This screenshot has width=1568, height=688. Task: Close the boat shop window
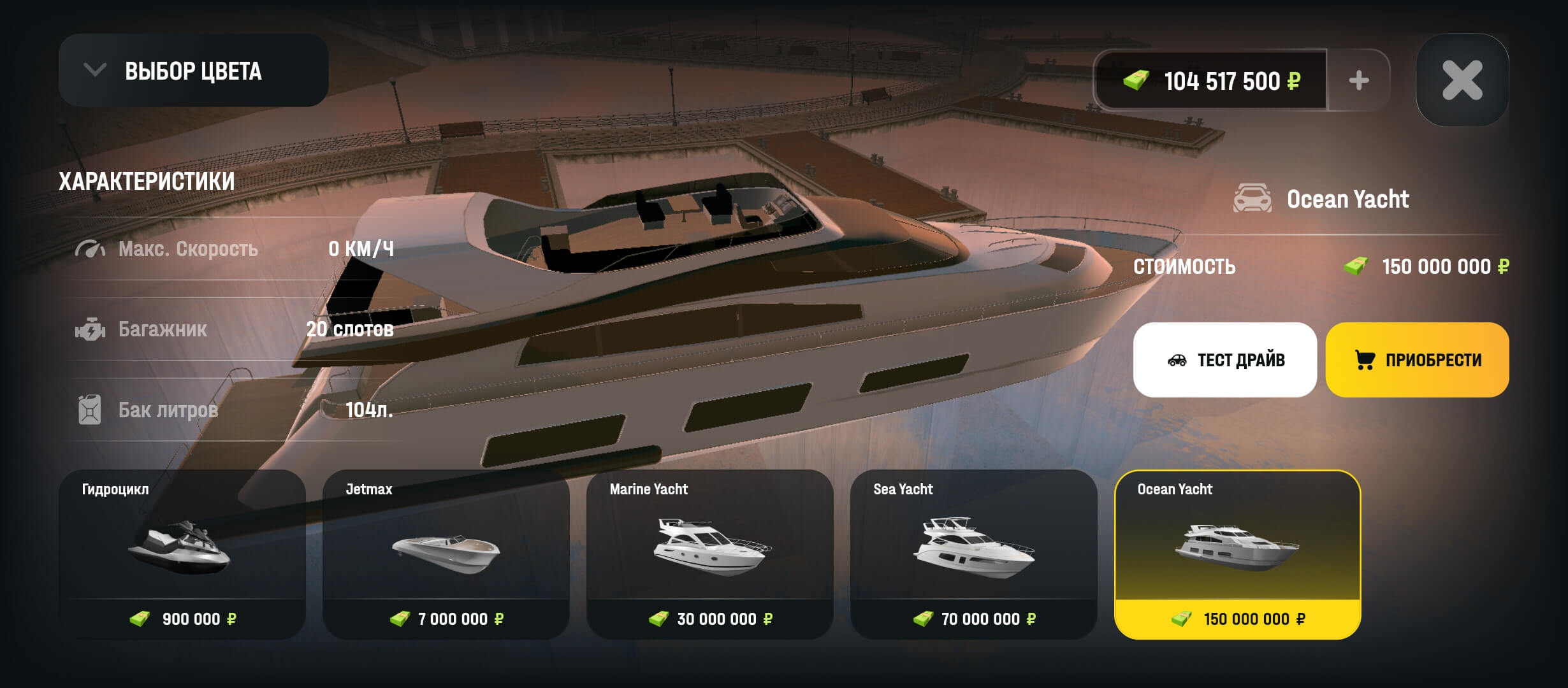point(1462,80)
